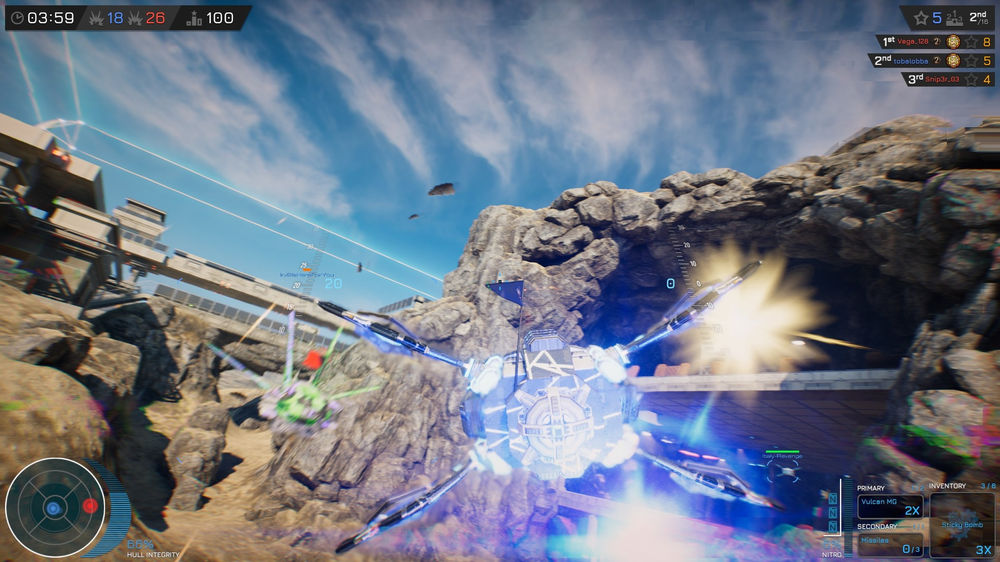This screenshot has width=1000, height=562.
Task: Click the circular radar minimap
Action: (55, 508)
